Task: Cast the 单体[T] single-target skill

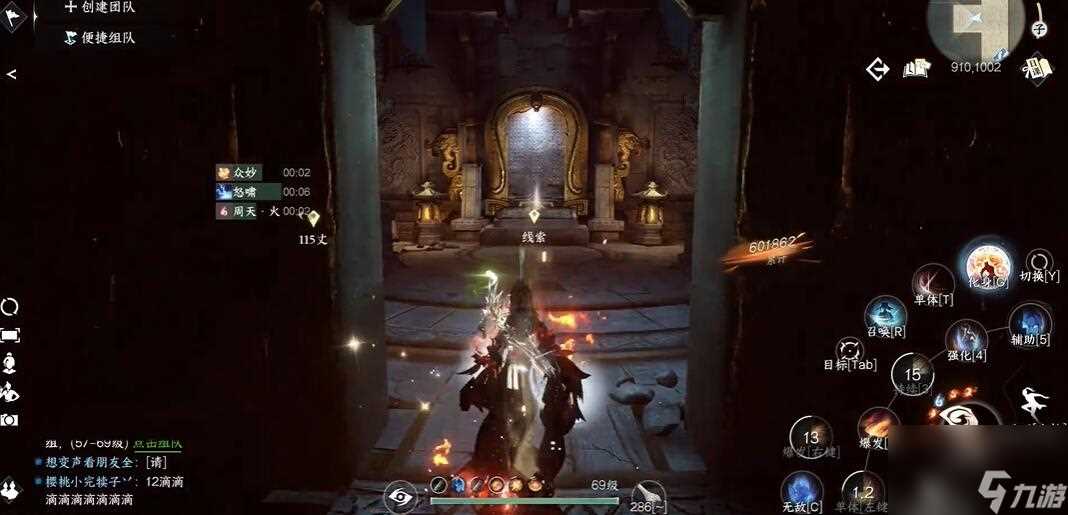Action: click(933, 282)
